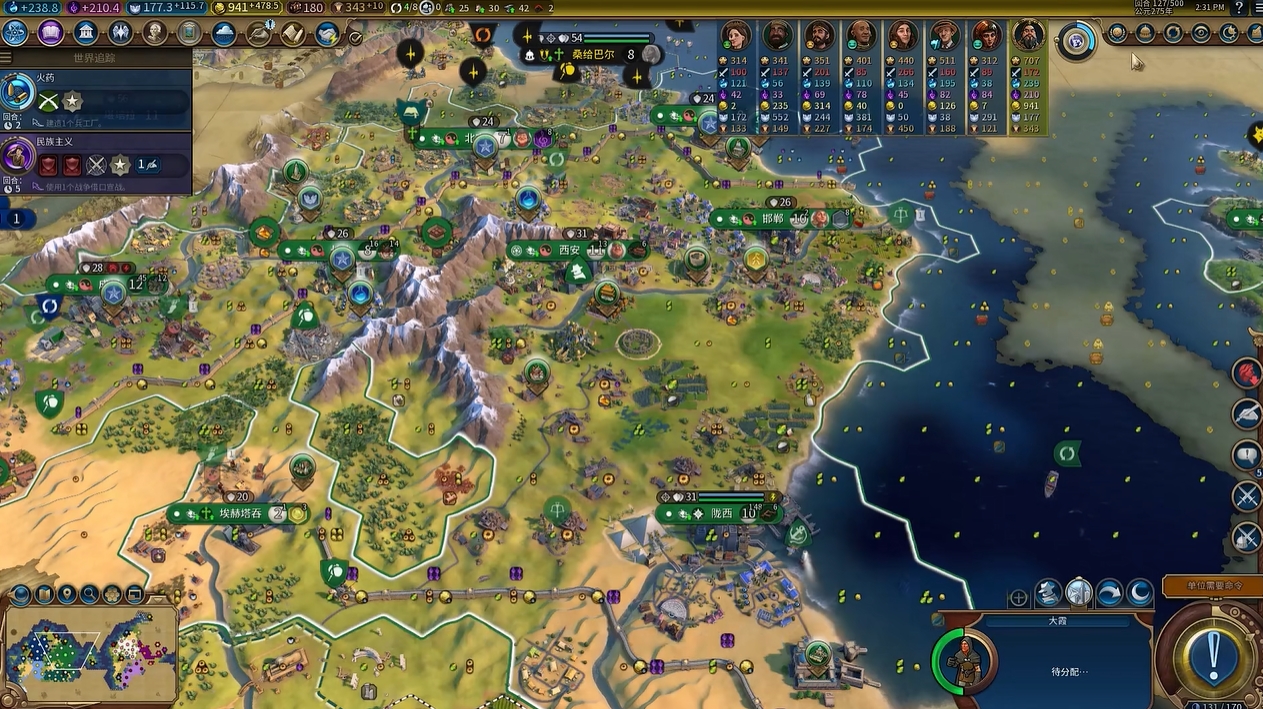This screenshot has height=709, width=1263.
Task: Select the 火药 research tracker entry
Action: click(x=96, y=93)
